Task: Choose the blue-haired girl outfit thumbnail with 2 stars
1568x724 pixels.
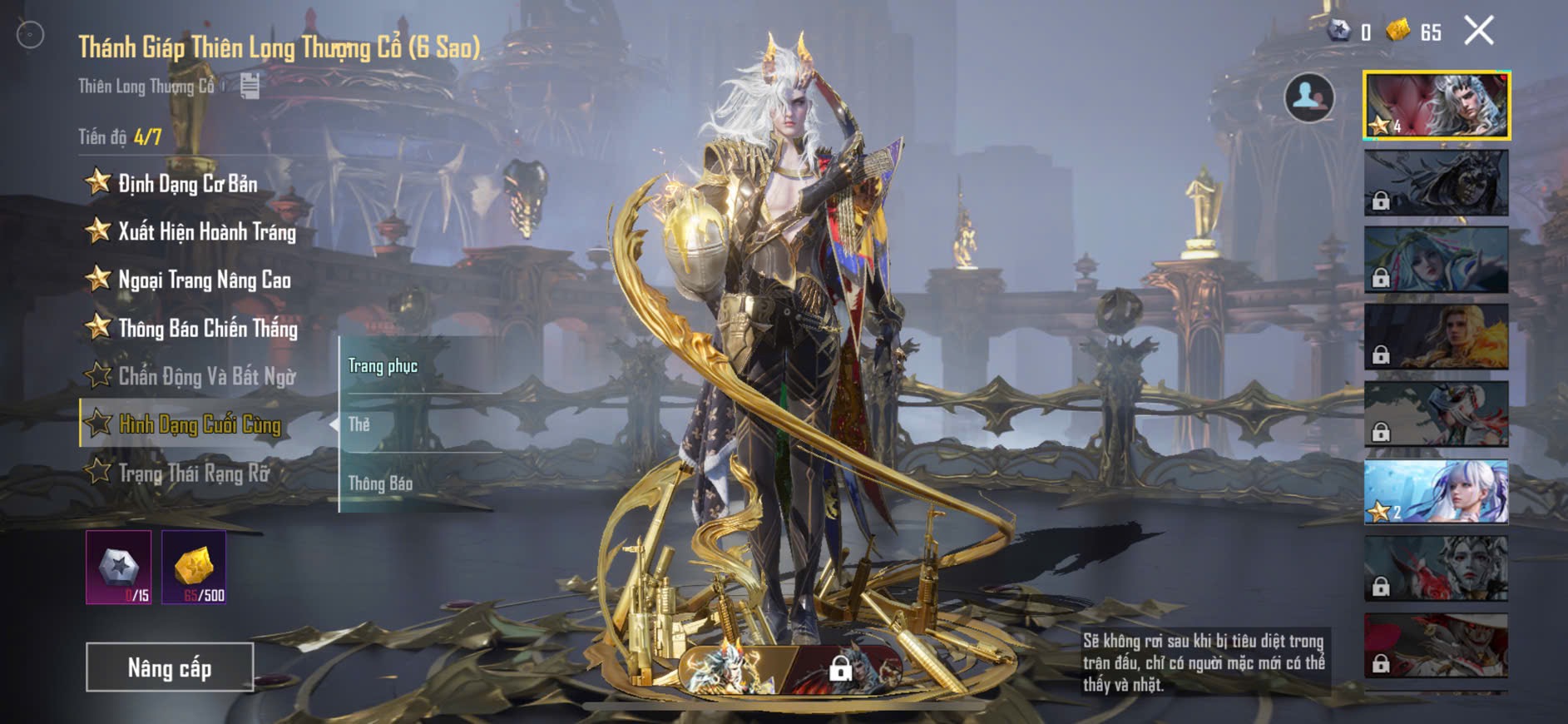Action: click(1437, 491)
